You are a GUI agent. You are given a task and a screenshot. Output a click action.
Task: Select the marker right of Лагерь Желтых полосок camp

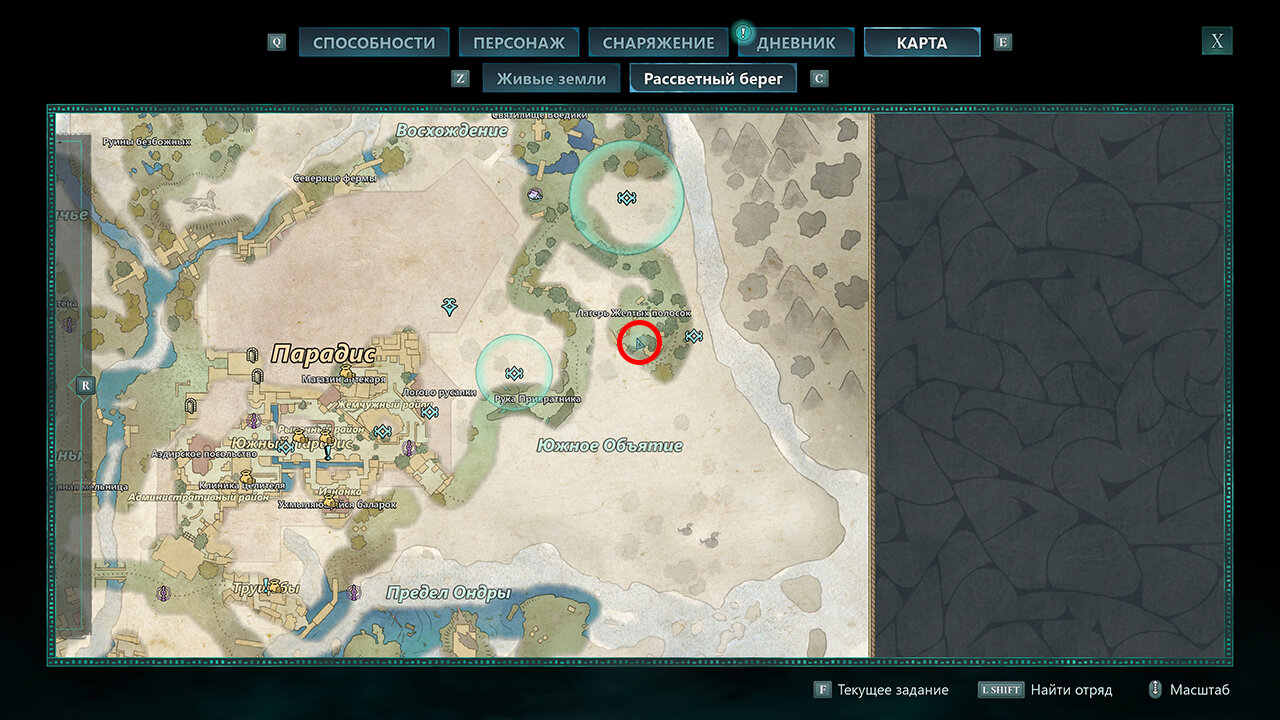pyautogui.click(x=693, y=336)
